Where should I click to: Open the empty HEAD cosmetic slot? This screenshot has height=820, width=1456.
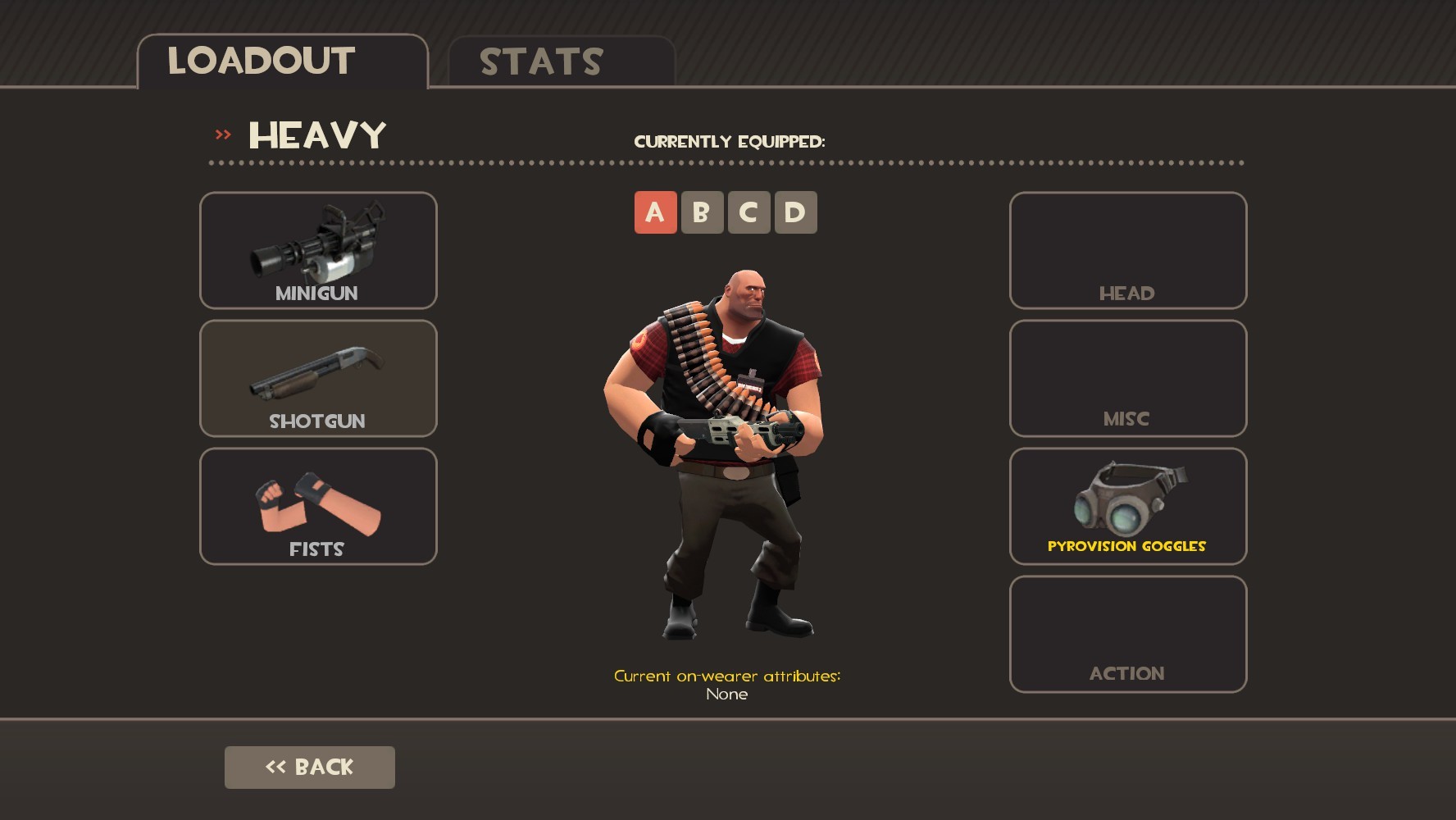pyautogui.click(x=1127, y=250)
